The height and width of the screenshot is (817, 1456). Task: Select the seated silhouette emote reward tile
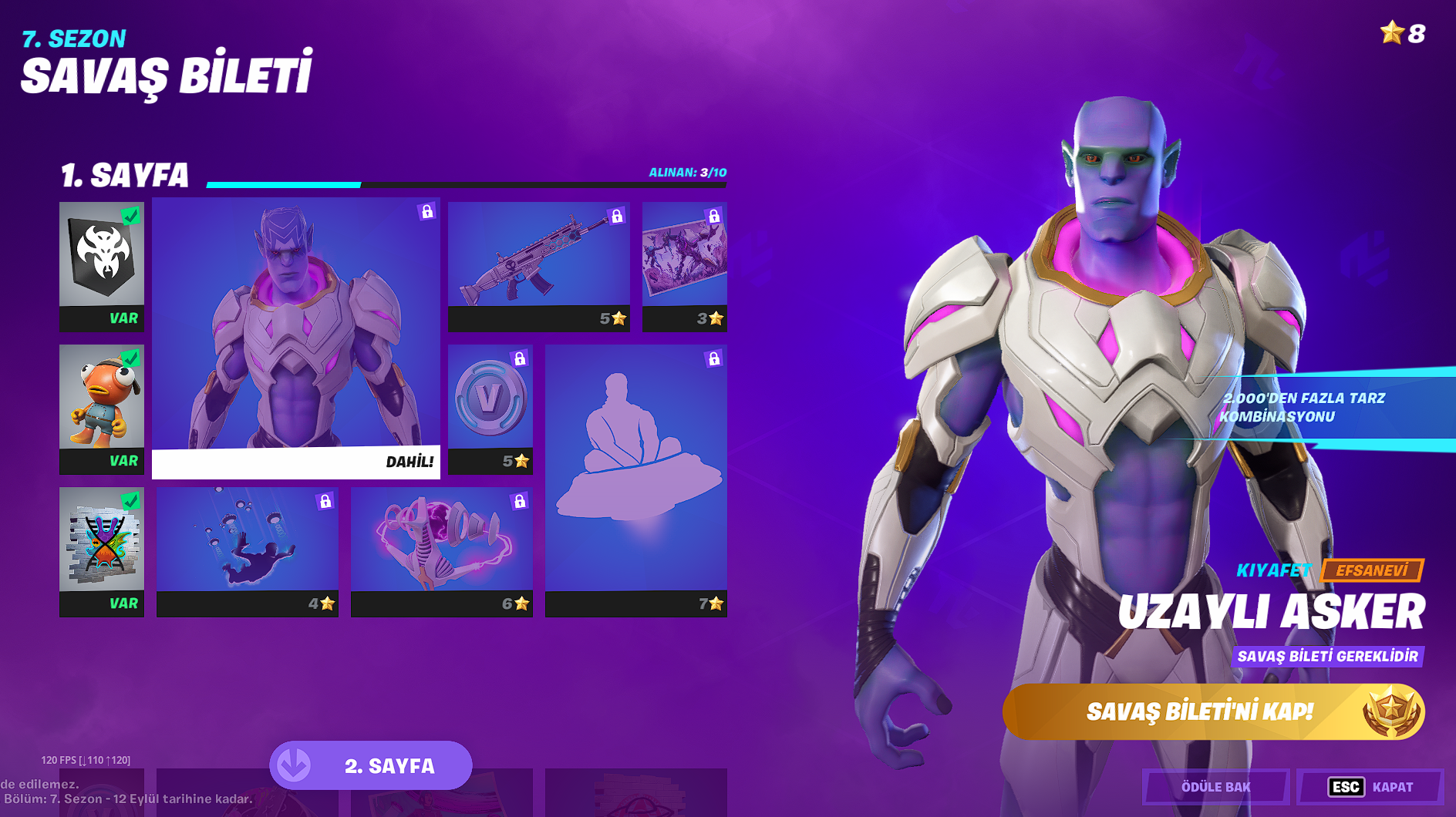pyautogui.click(x=636, y=480)
